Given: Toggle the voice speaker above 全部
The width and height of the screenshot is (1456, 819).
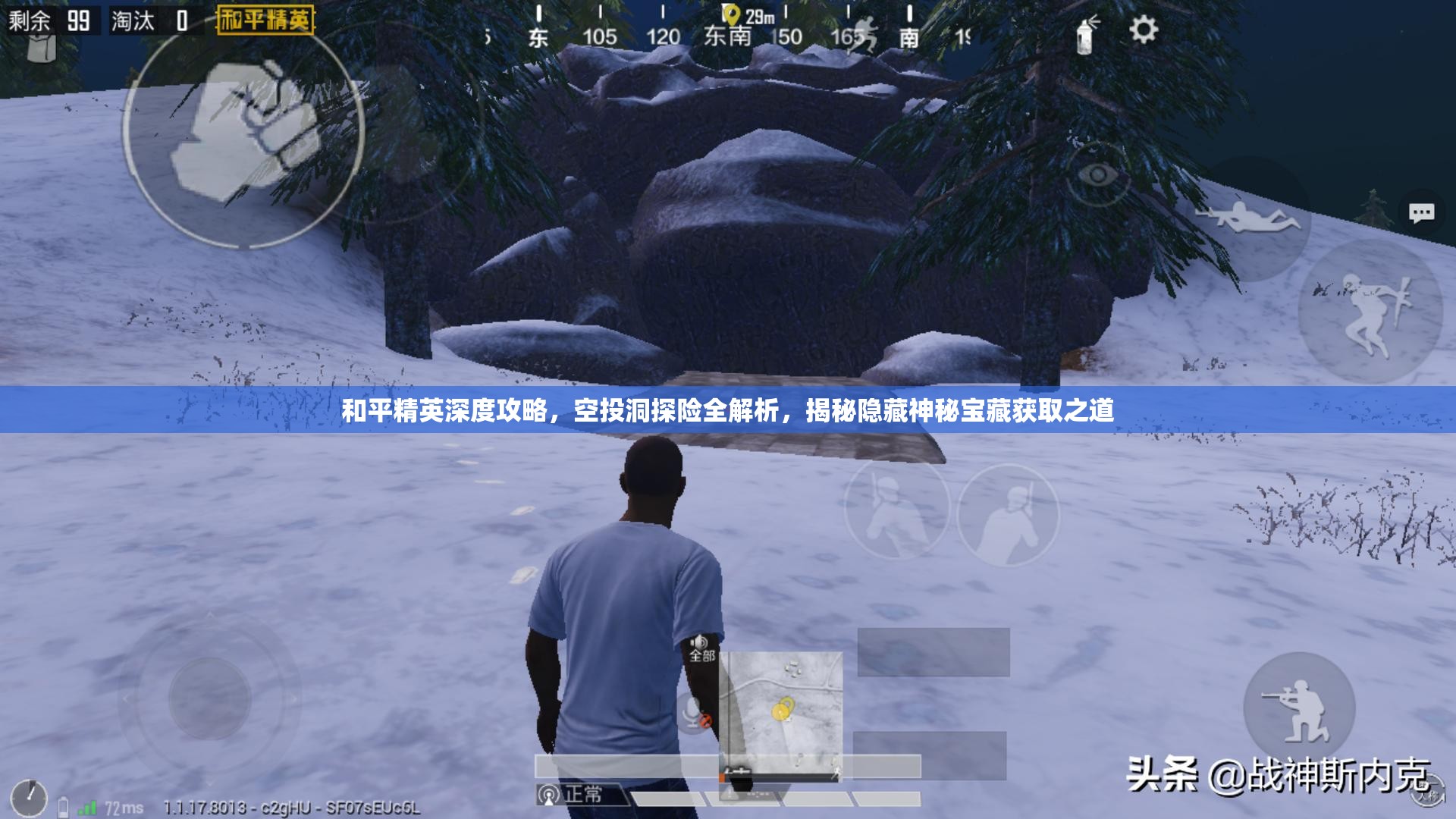Looking at the screenshot, I should pos(698,642).
